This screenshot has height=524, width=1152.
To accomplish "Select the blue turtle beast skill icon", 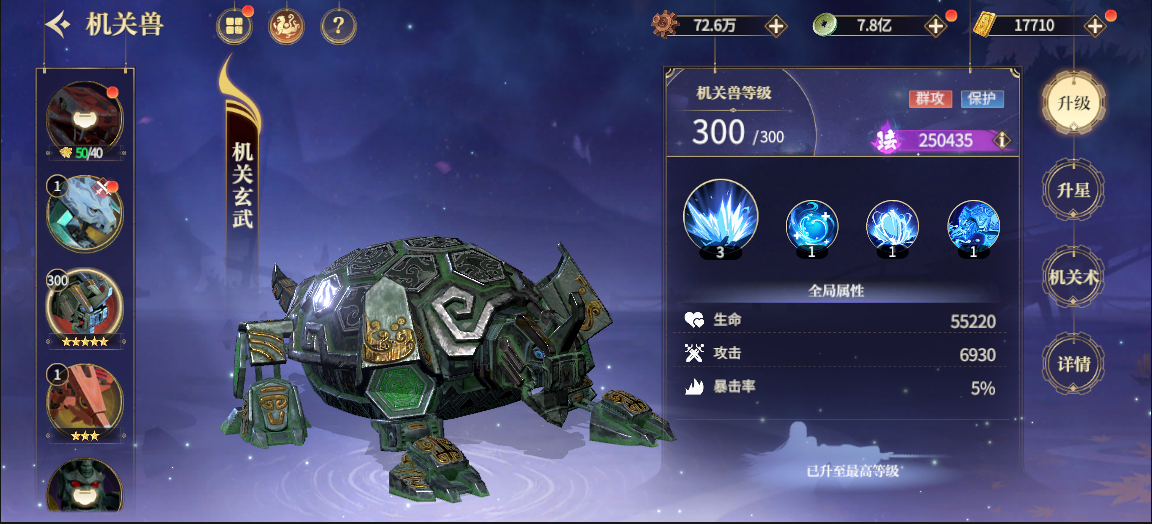I will (973, 224).
